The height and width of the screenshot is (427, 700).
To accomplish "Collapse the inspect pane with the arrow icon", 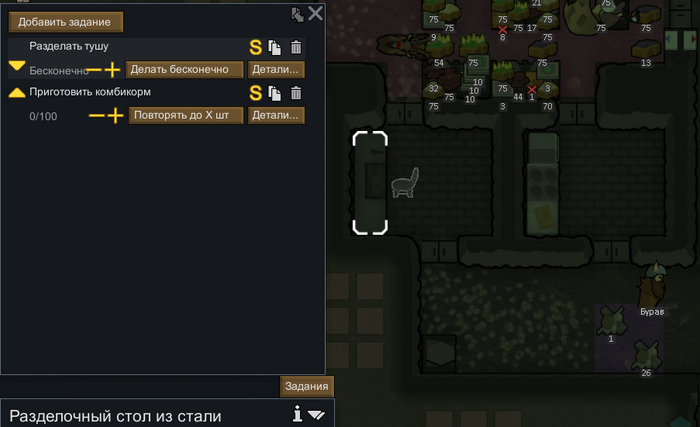I will point(317,414).
